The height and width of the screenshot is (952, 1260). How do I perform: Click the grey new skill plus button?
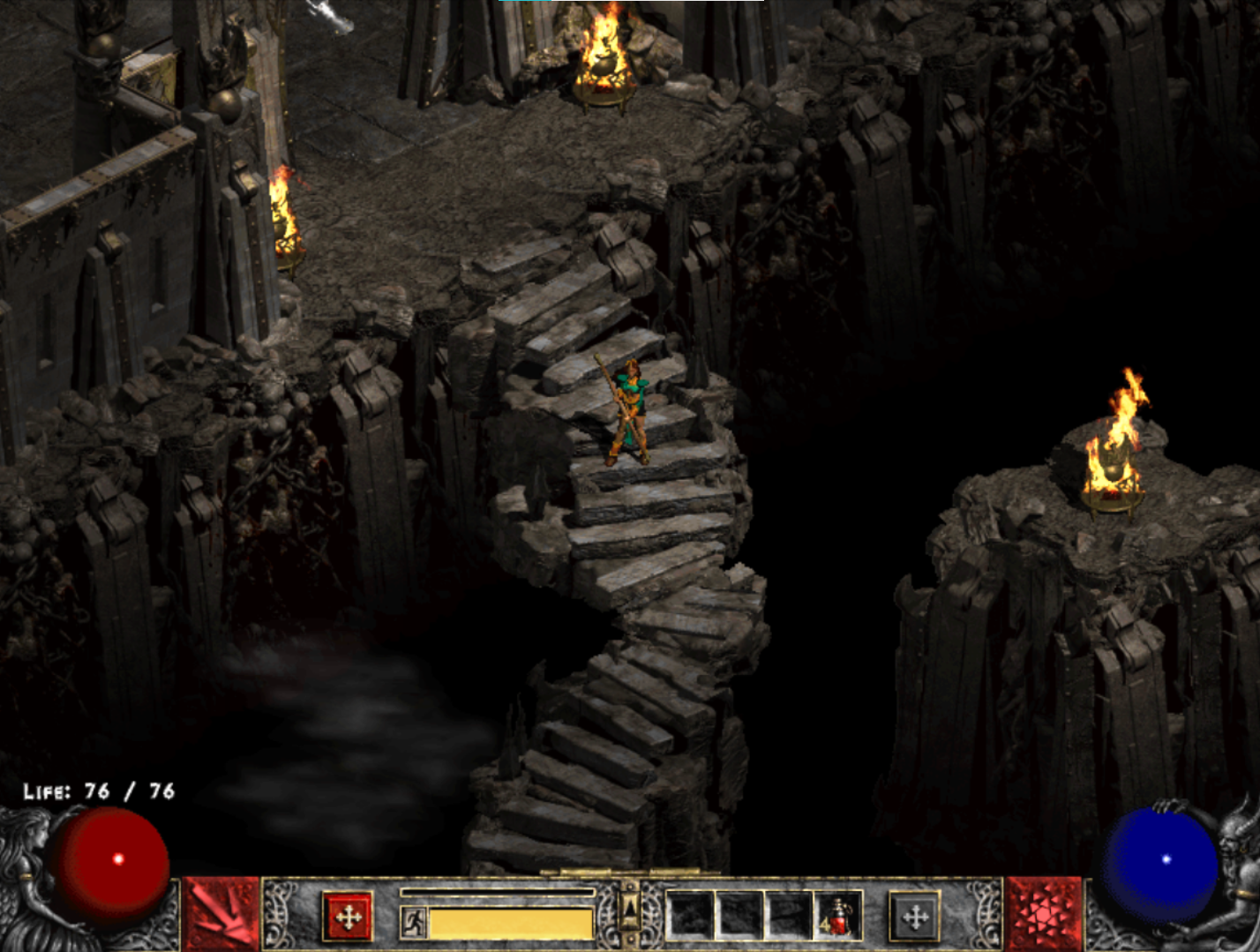(914, 918)
